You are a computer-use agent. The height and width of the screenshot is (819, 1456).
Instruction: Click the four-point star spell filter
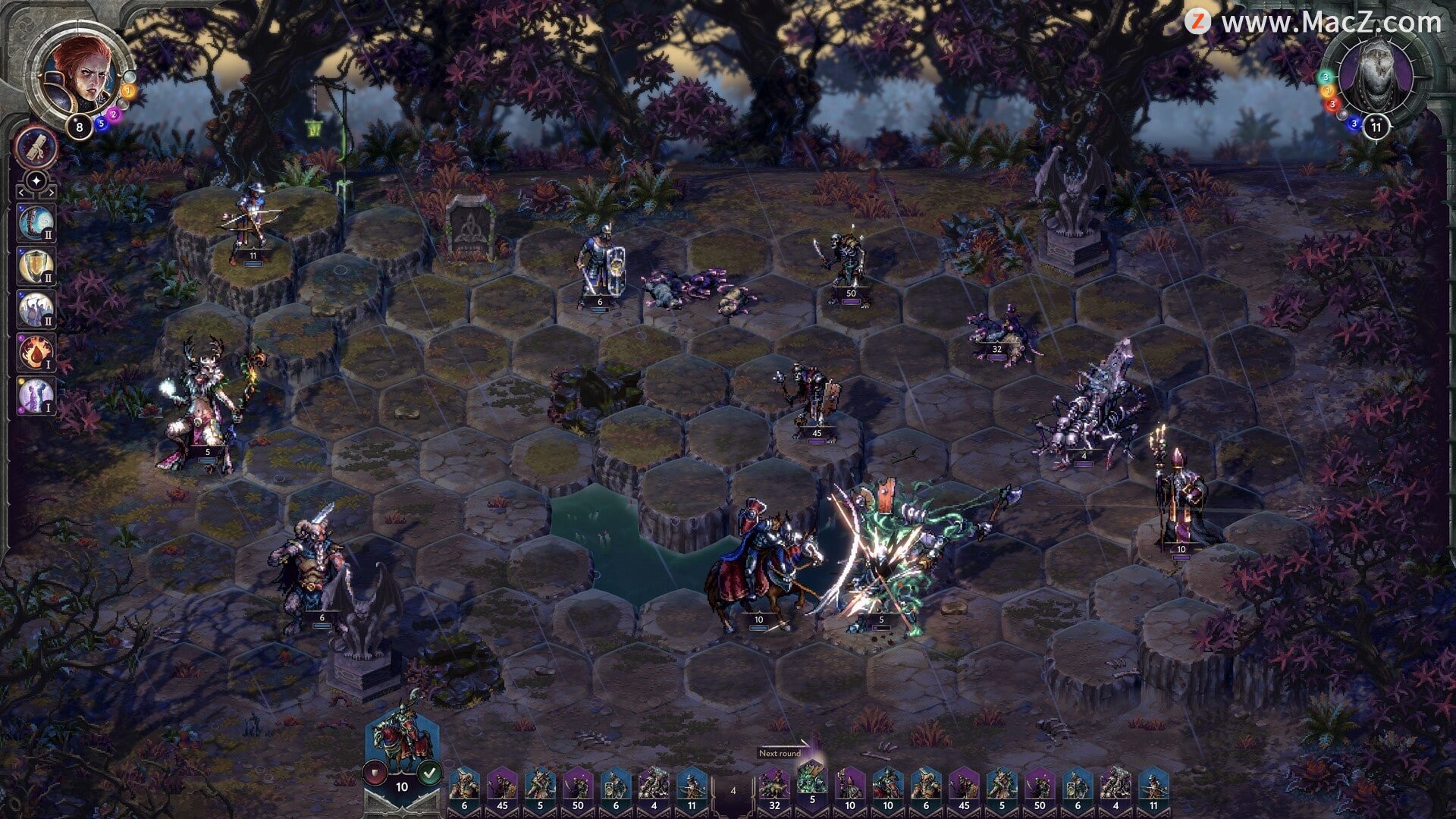pos(36,182)
